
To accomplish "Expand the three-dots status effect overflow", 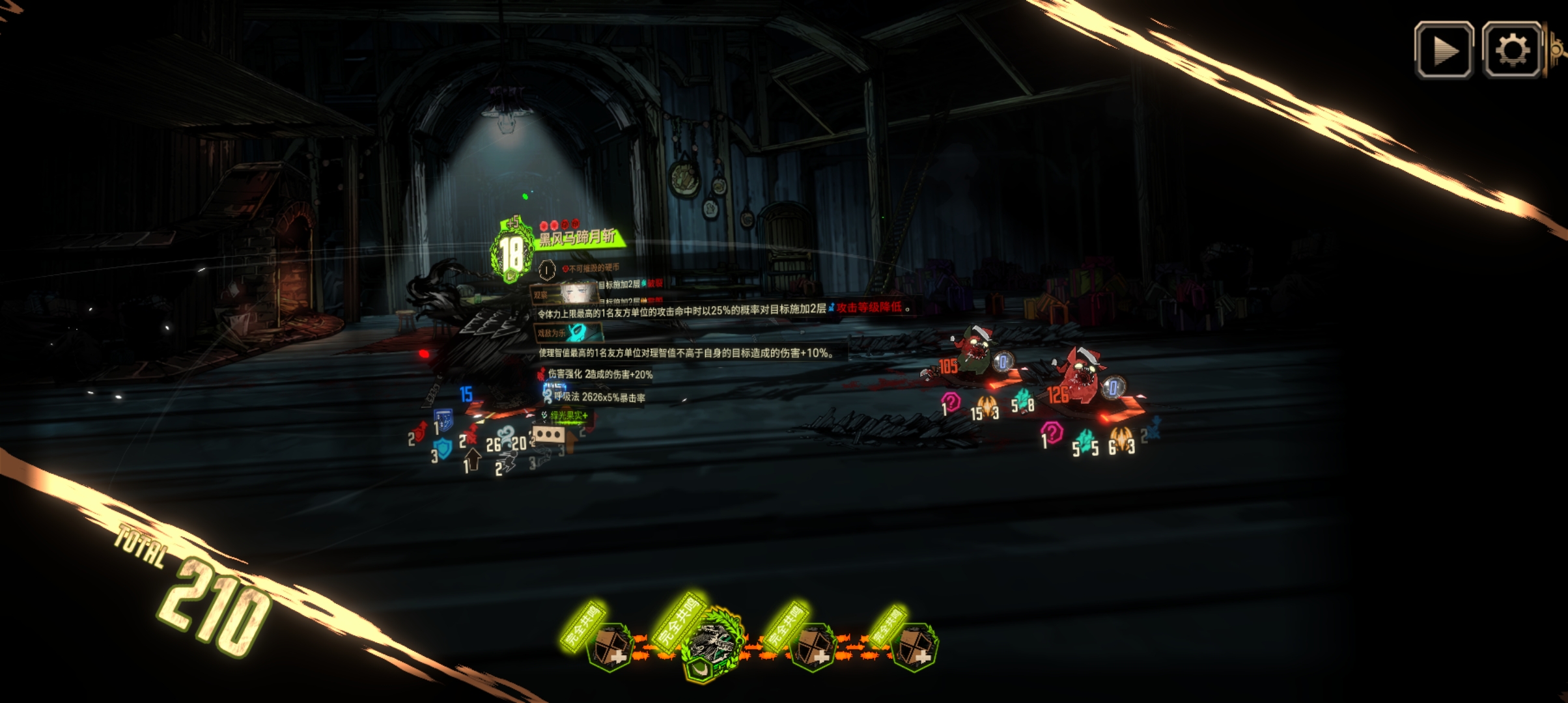I will pyautogui.click(x=548, y=434).
